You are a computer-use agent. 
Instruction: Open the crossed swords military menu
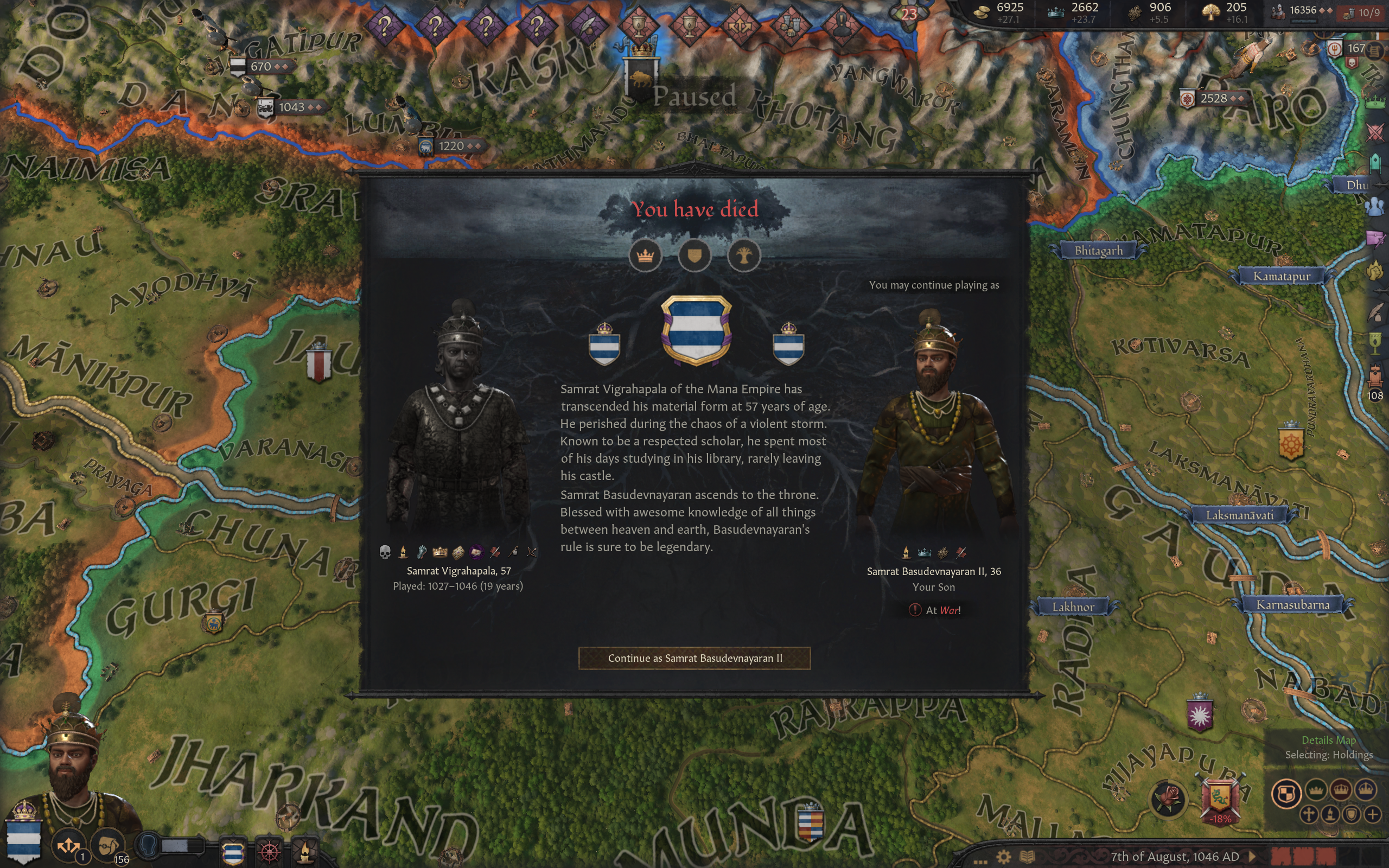[x=1375, y=132]
